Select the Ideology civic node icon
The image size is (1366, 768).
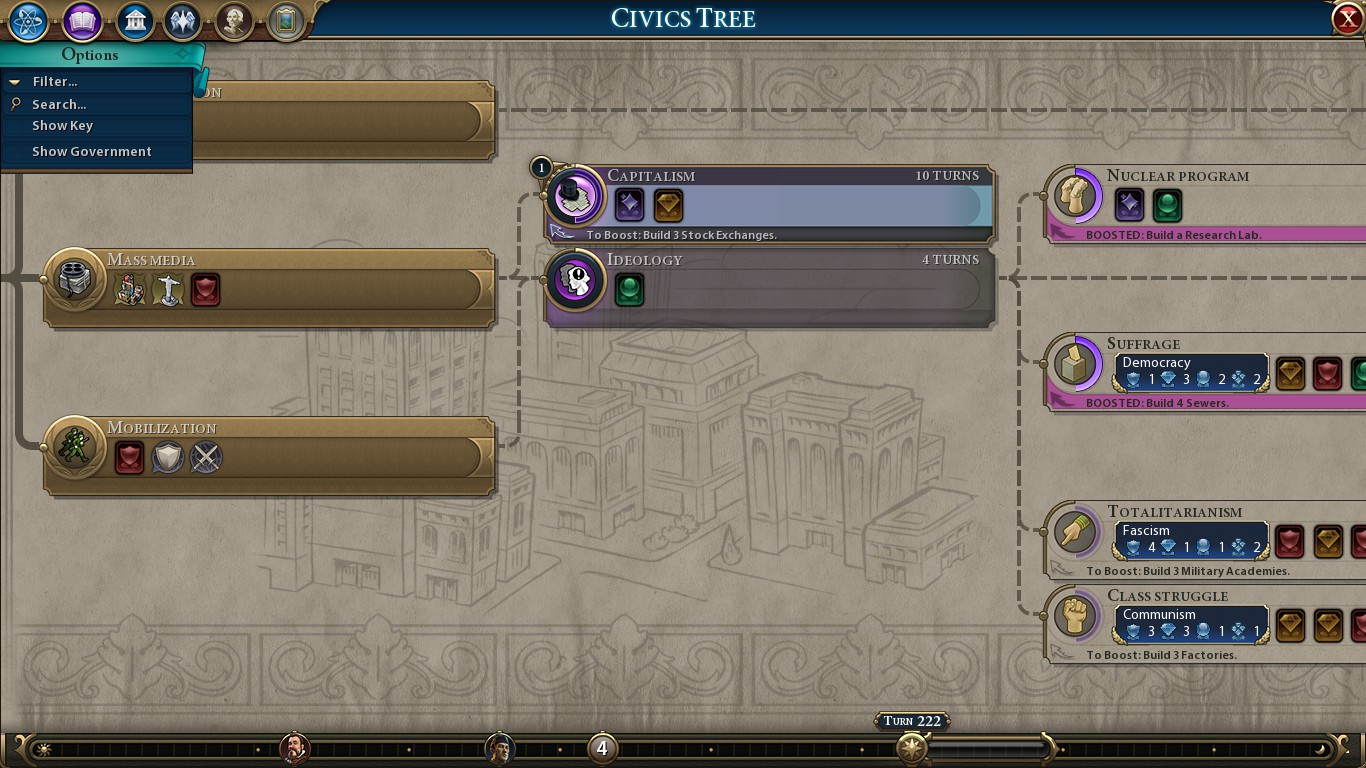click(574, 280)
